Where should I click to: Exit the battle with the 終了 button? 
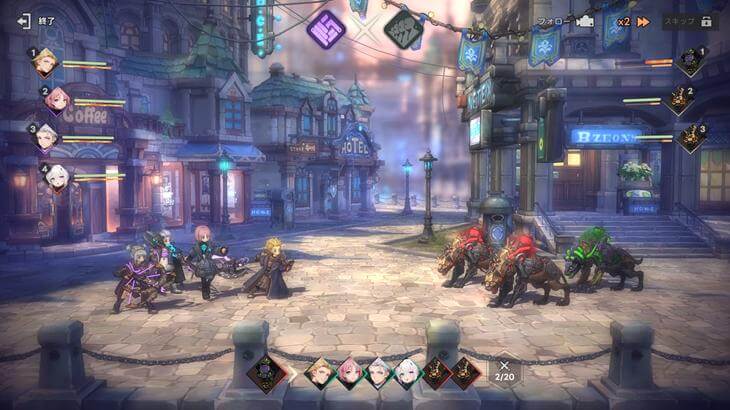(36, 20)
